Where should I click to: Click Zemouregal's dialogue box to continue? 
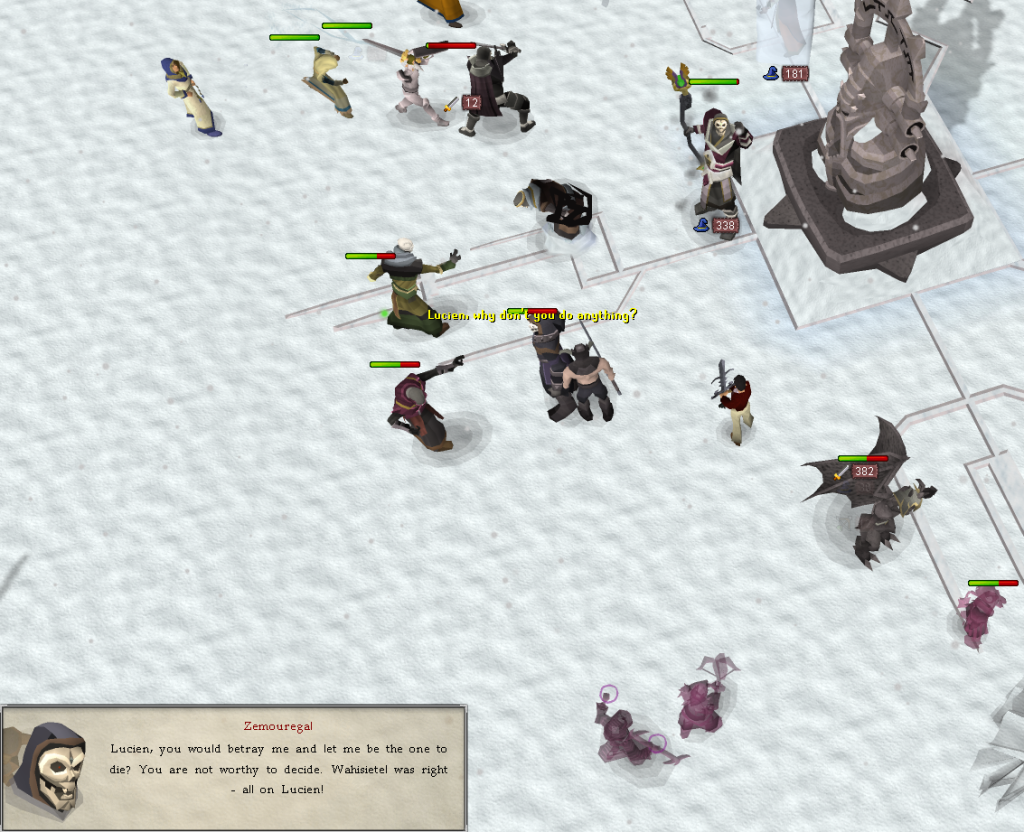278,767
